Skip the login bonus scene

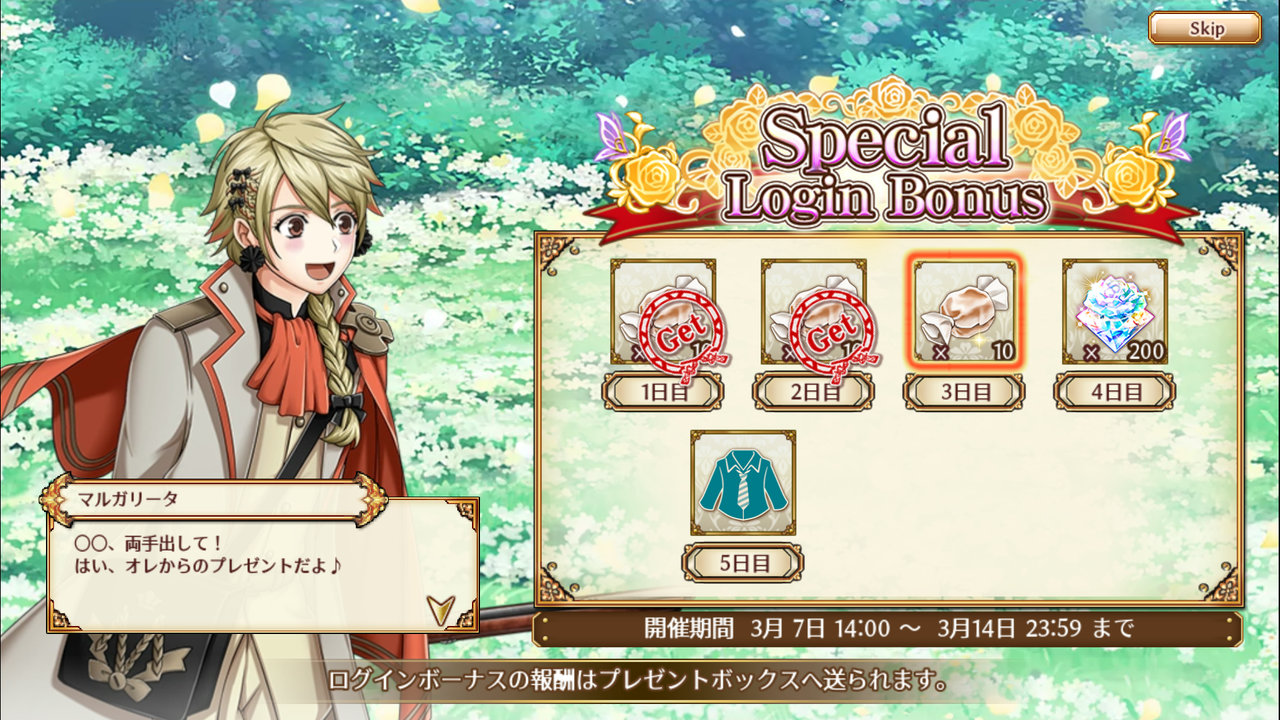(x=1204, y=28)
